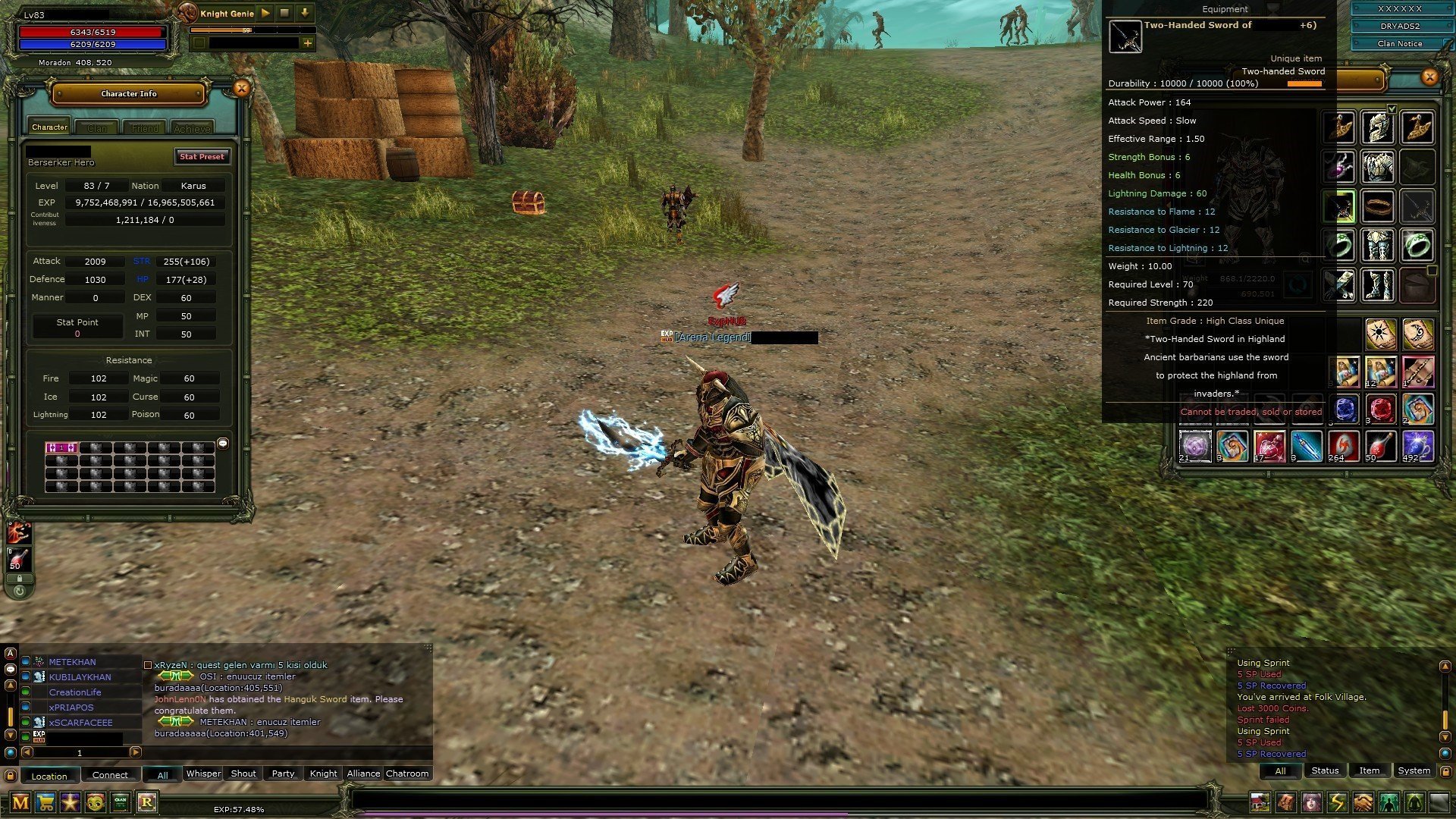
Task: Toggle the checkmark on the equipped helmet slot
Action: point(1391,108)
